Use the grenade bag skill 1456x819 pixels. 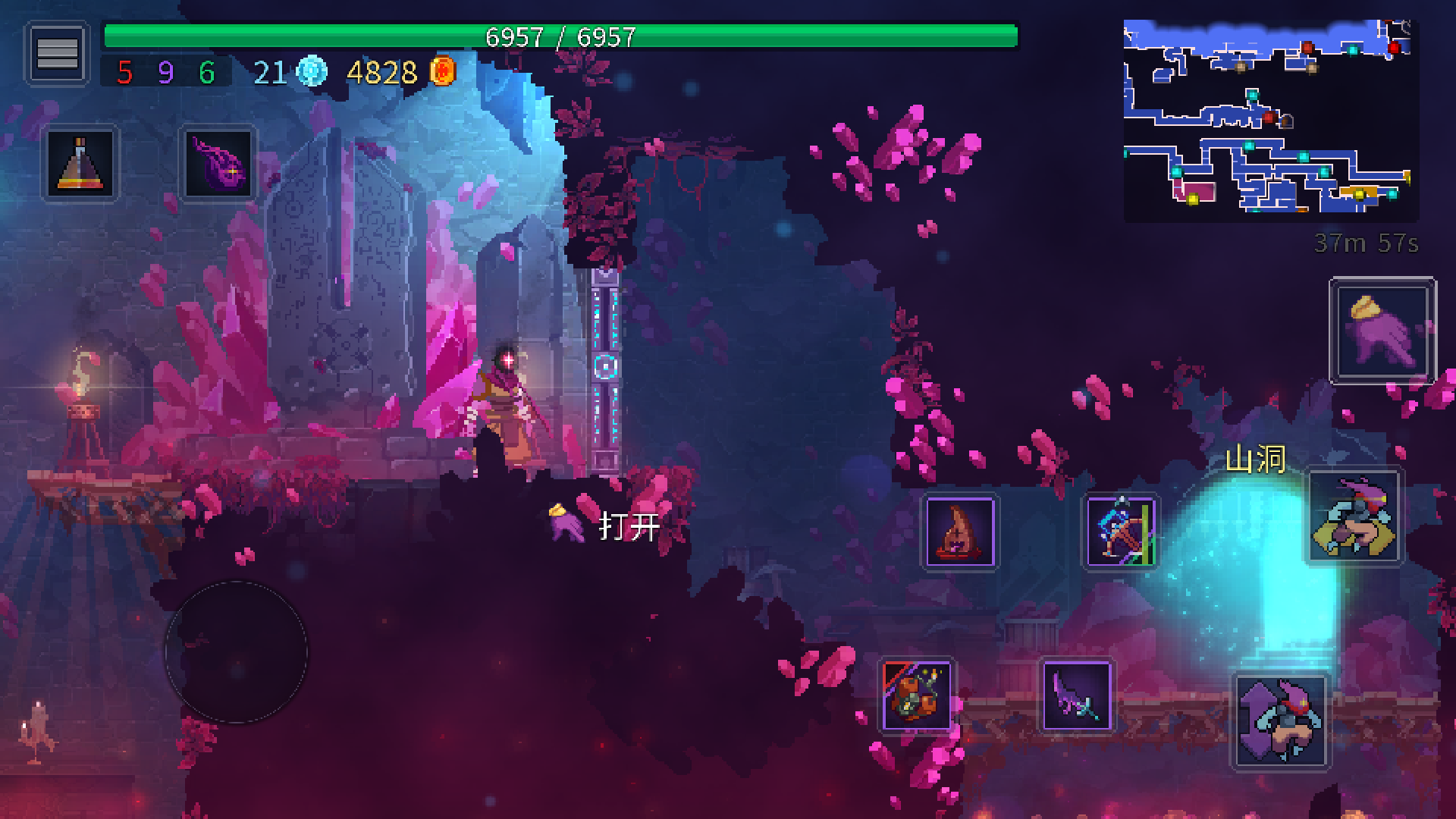coord(916,695)
